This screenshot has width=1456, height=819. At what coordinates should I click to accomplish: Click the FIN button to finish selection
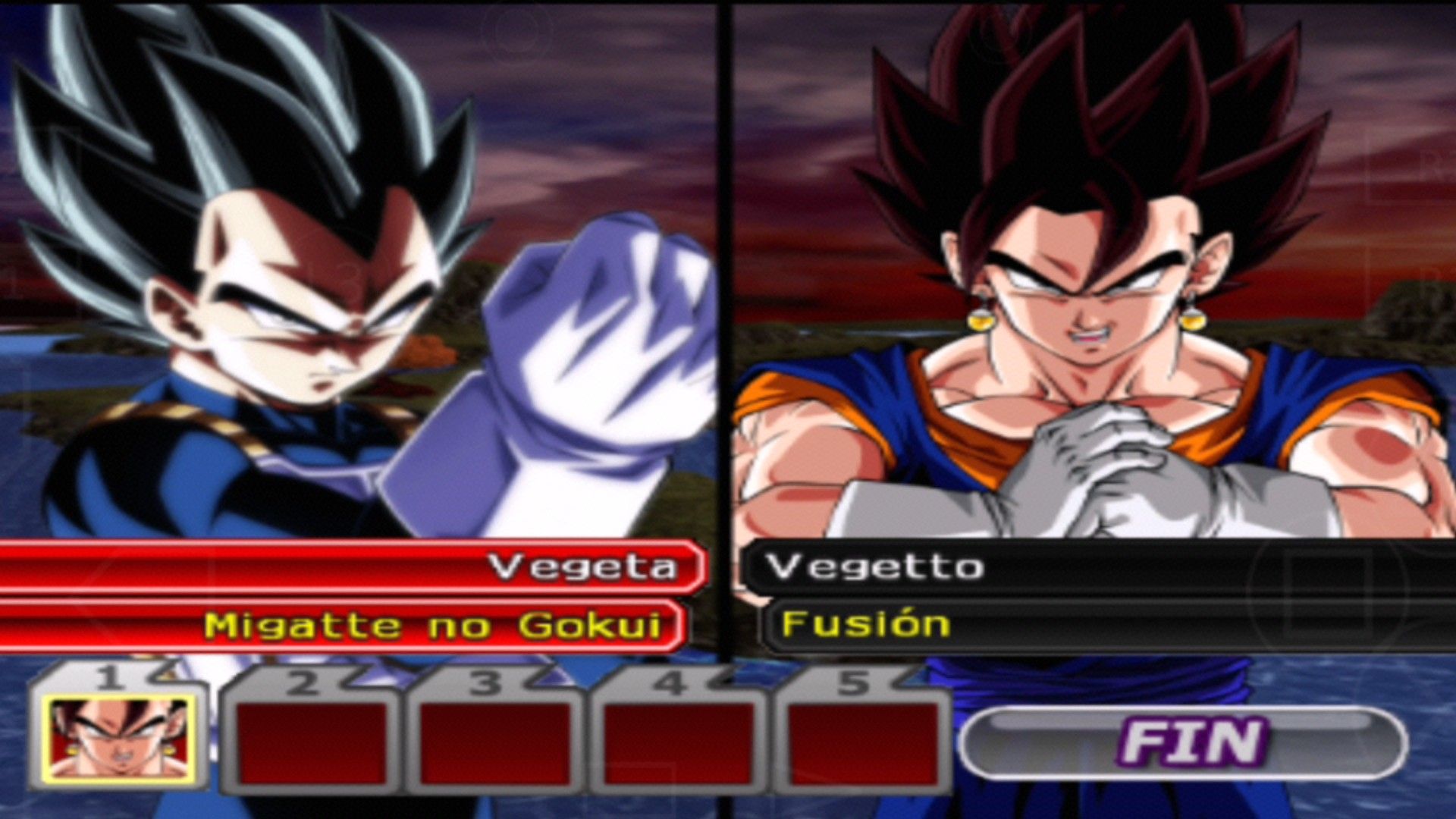pos(1184,742)
